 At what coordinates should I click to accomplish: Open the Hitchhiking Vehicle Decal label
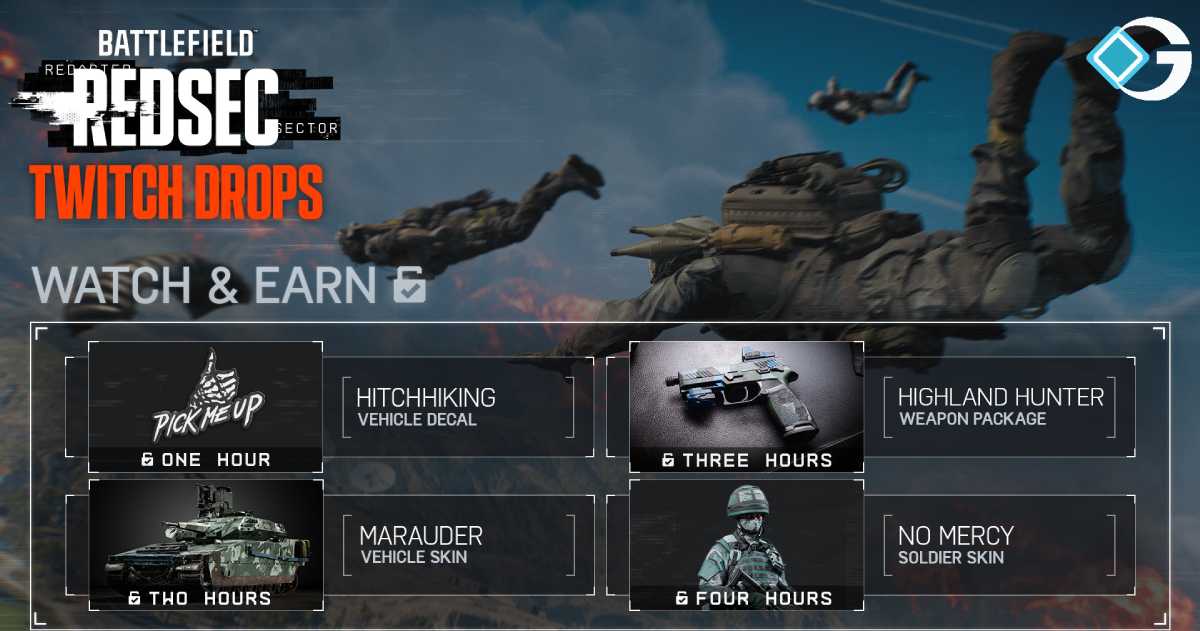click(x=426, y=406)
